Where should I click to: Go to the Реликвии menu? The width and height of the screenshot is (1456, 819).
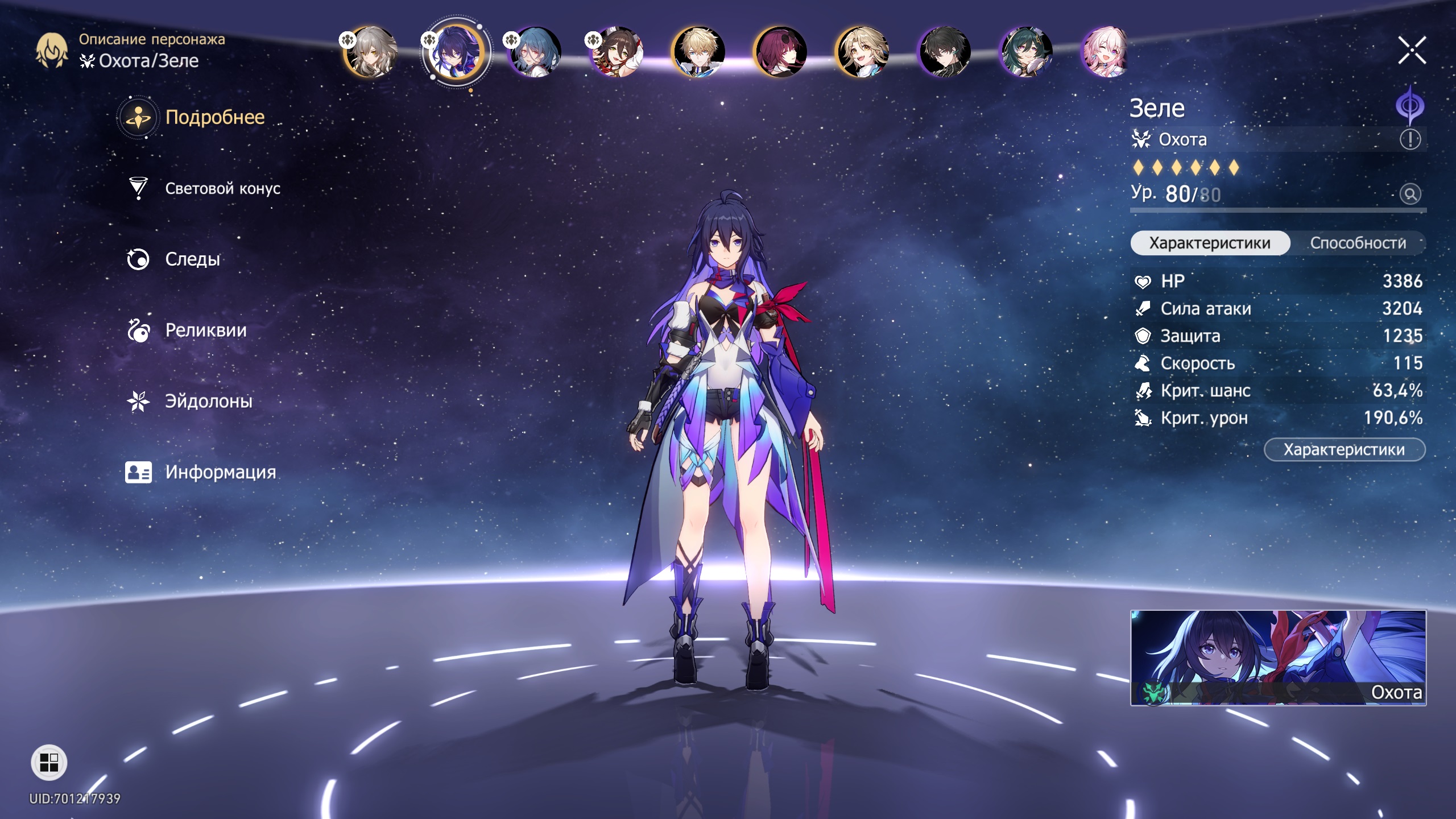[x=205, y=330]
